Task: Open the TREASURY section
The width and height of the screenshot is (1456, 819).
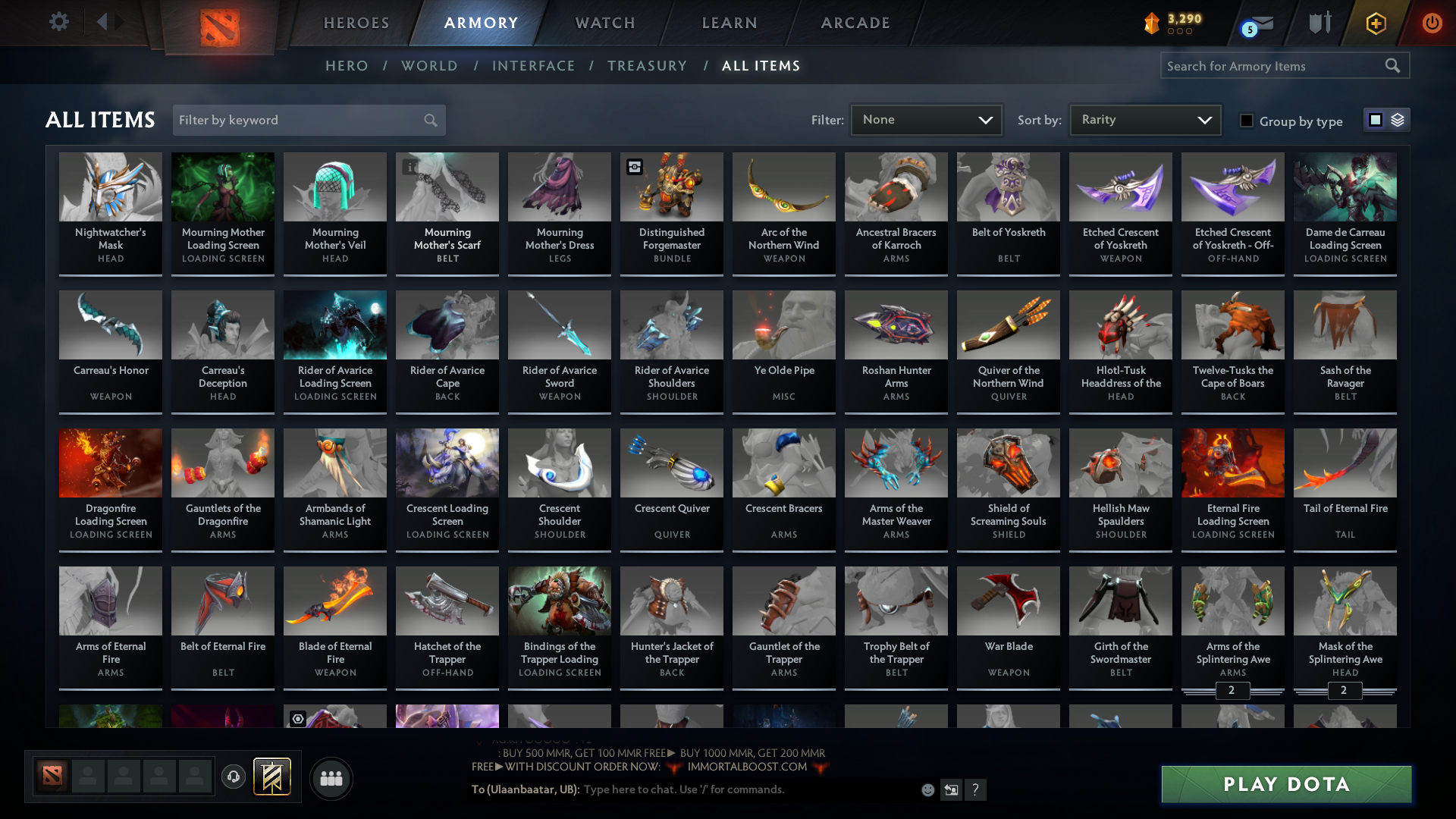Action: [647, 66]
